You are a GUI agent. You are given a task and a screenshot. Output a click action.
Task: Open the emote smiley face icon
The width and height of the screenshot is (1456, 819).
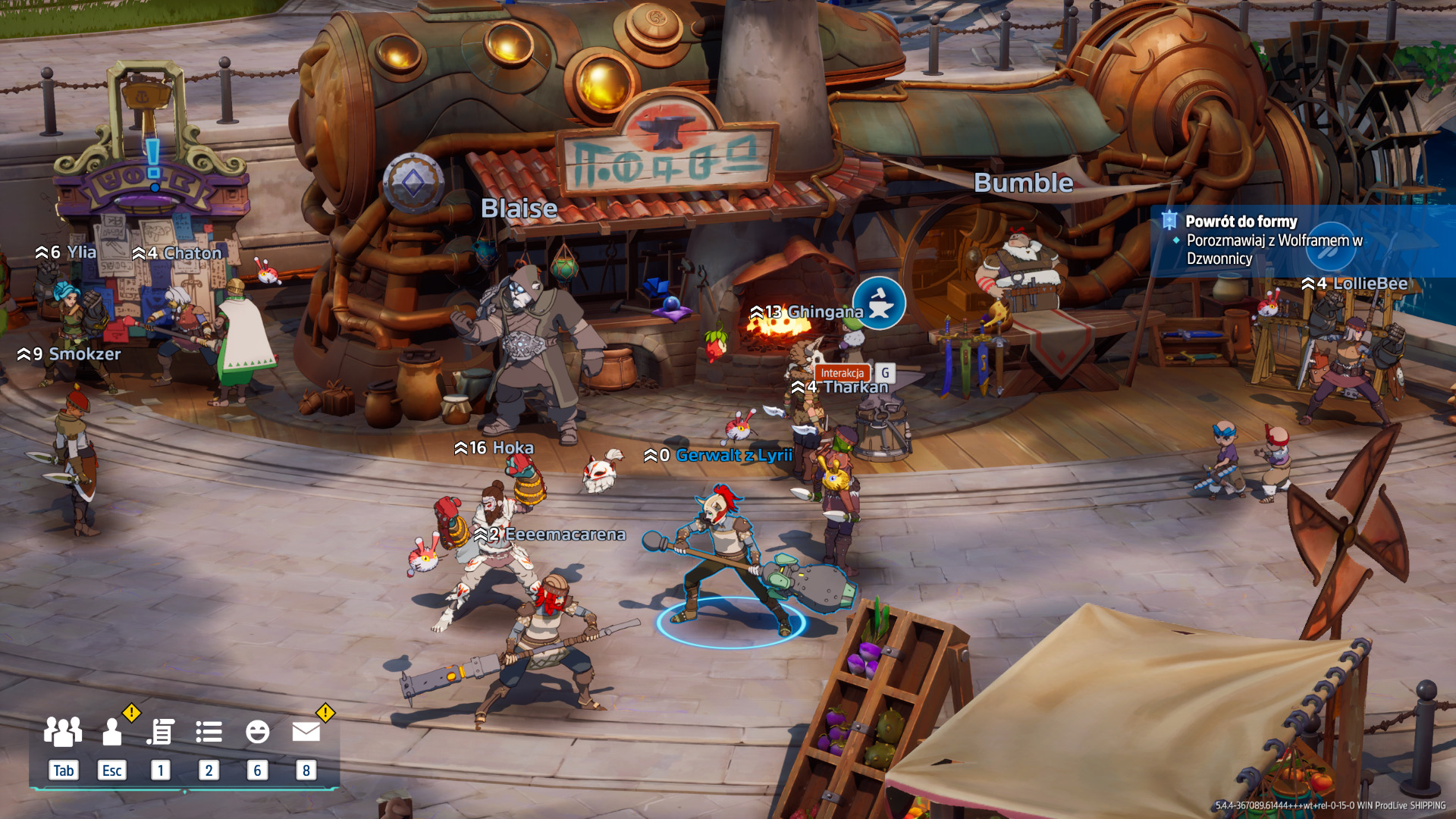pyautogui.click(x=257, y=732)
